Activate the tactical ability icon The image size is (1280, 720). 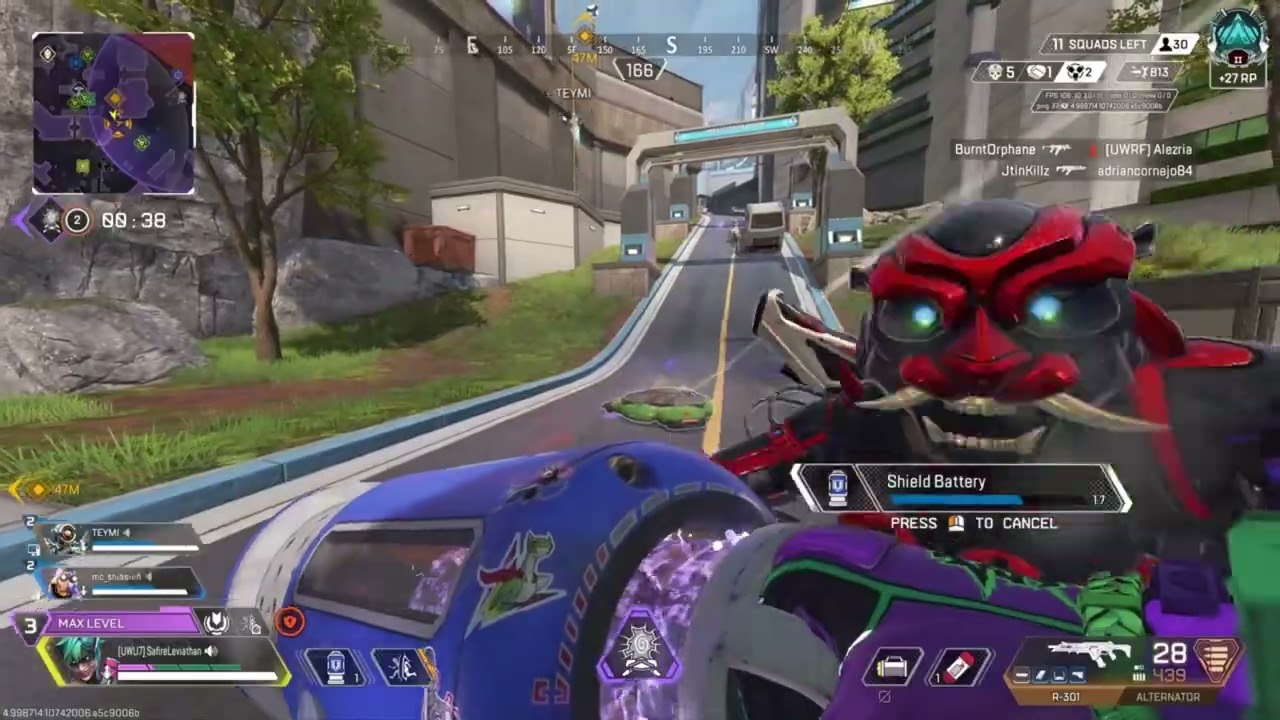[403, 667]
